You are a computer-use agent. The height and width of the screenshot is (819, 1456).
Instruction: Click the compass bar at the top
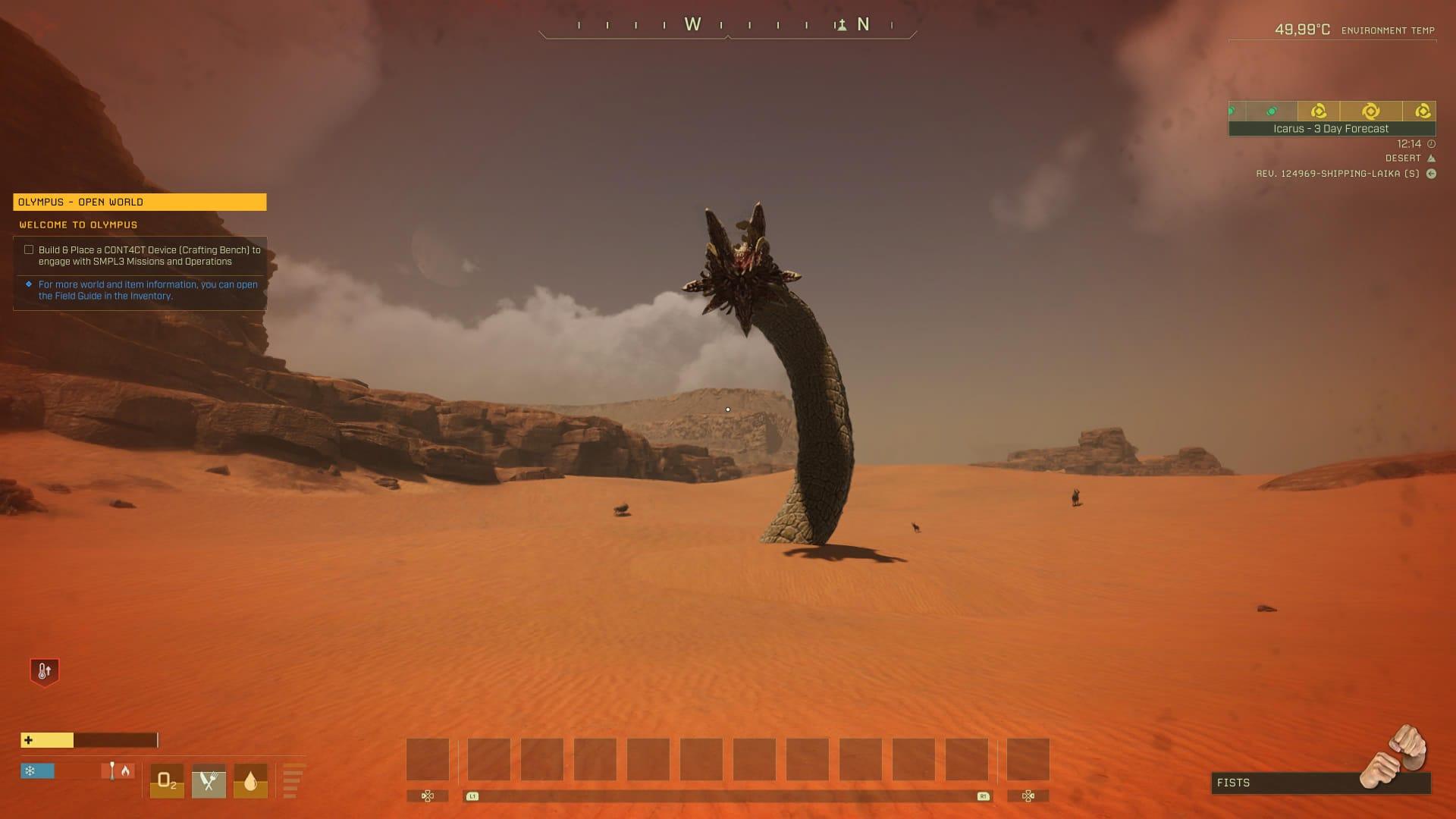click(727, 25)
